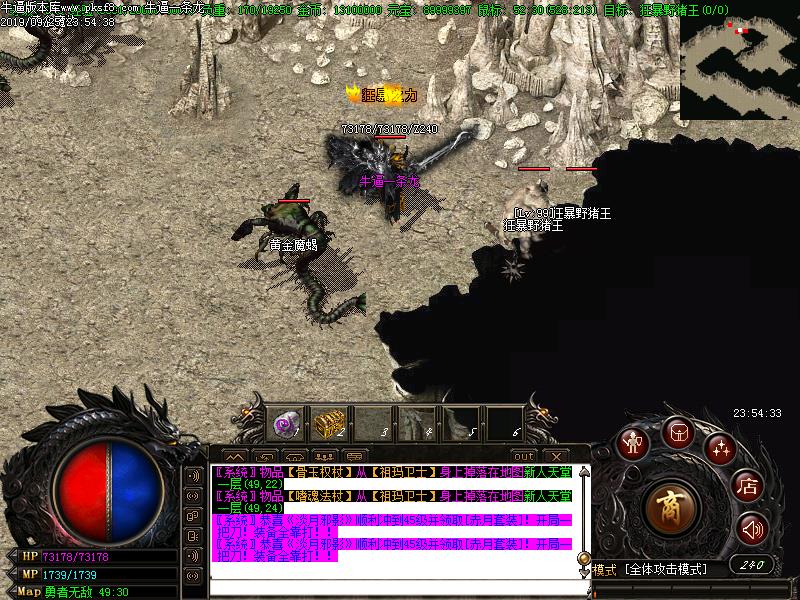Screen dimensions: 800x600
Task: Click the 'out' button above chat
Action: [x=524, y=456]
